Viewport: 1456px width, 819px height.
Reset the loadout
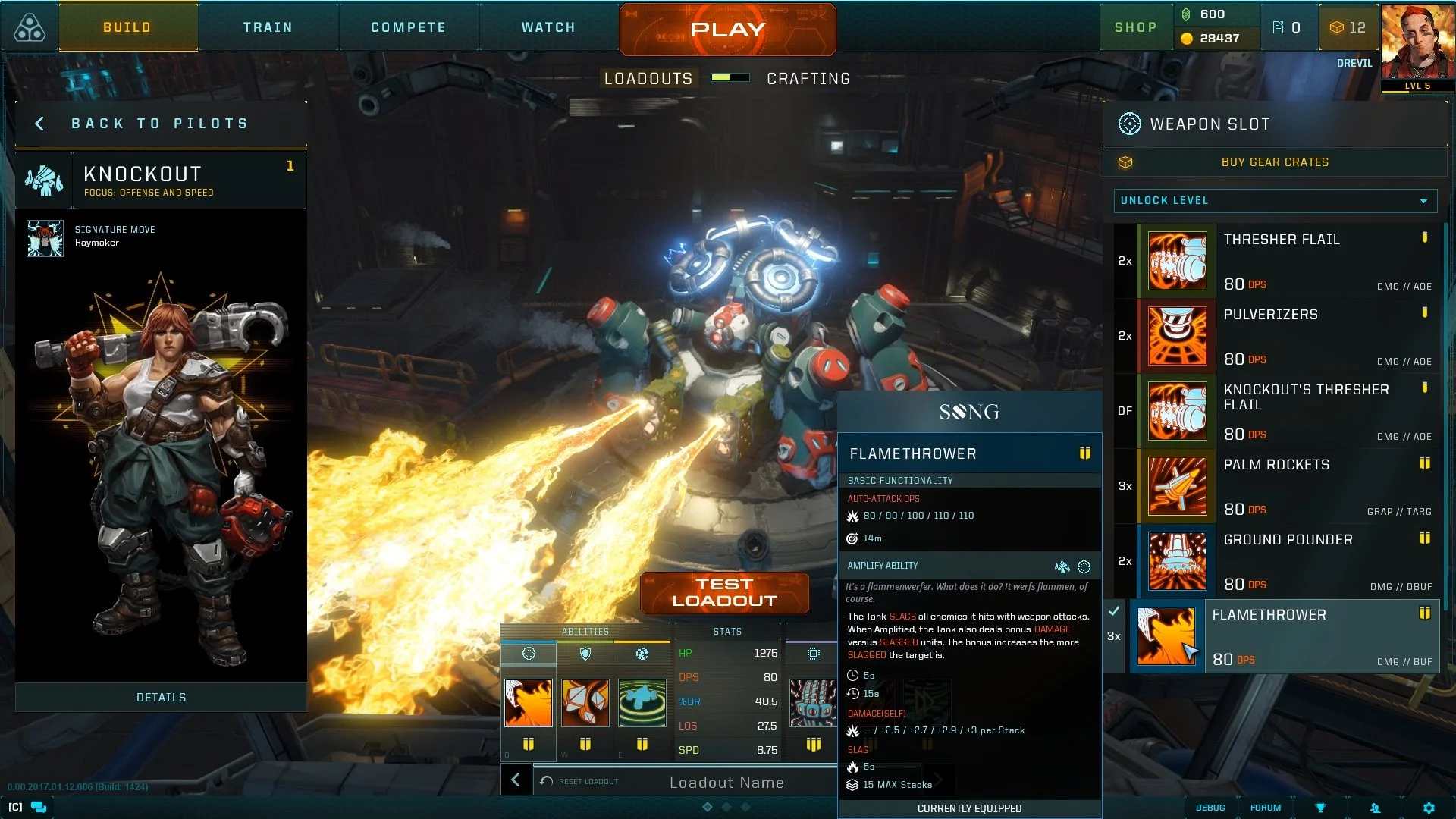tap(579, 781)
